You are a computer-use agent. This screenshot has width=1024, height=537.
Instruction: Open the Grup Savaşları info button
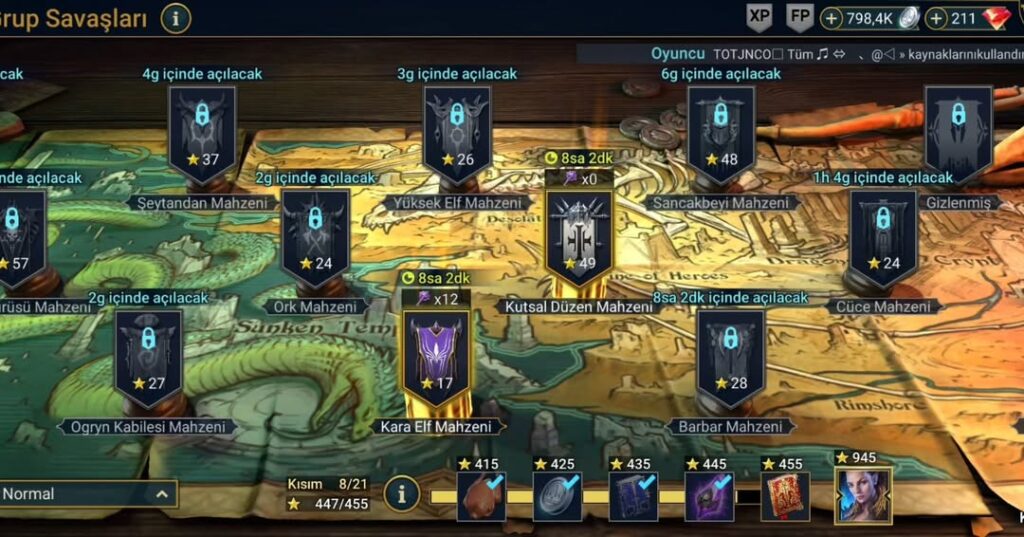tap(176, 18)
